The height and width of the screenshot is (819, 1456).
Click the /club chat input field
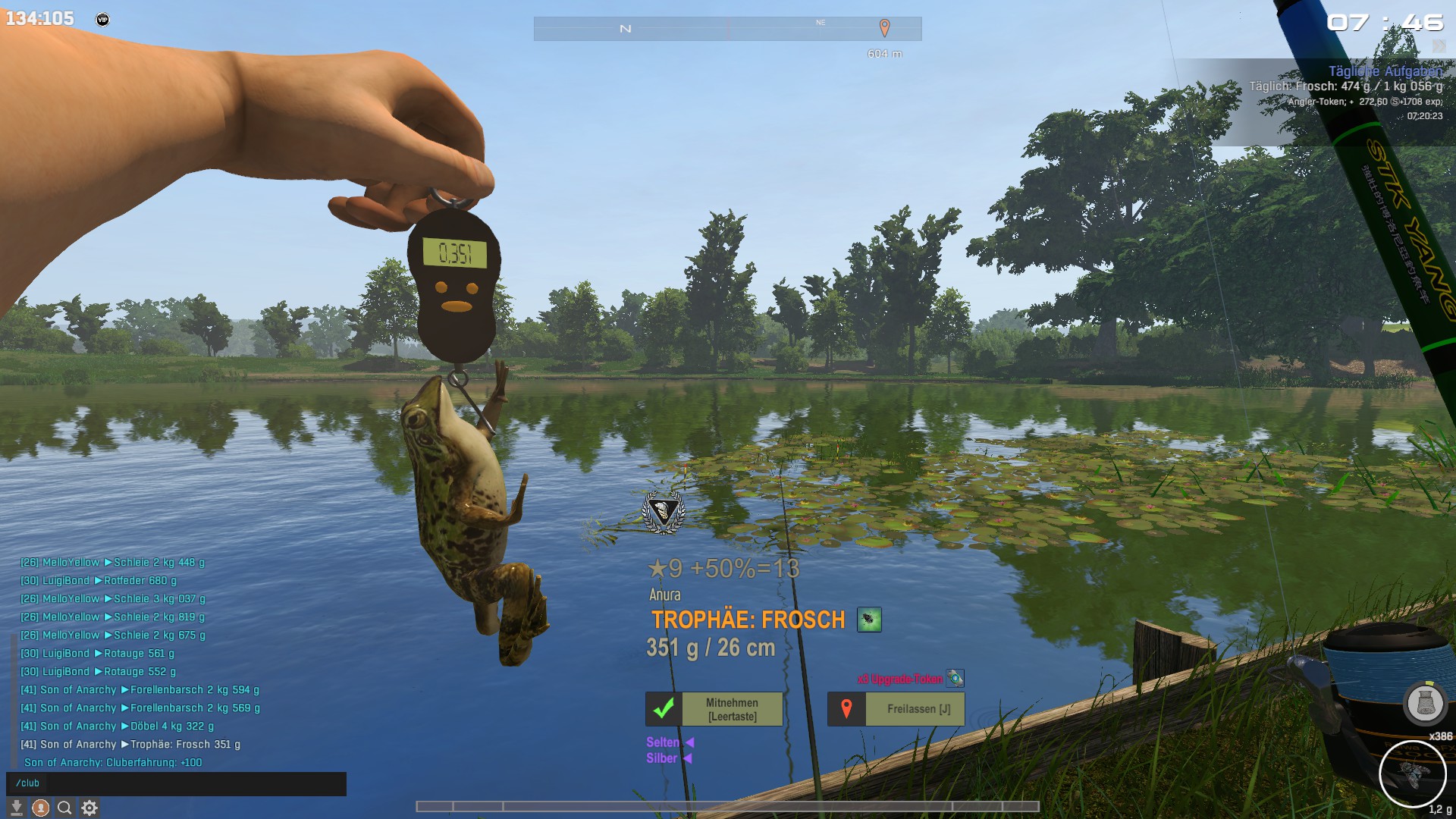[x=176, y=783]
